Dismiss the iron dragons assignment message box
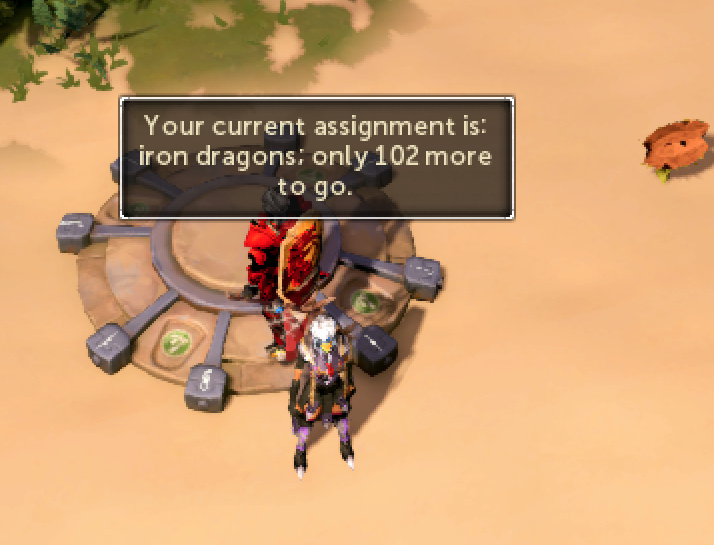 (x=317, y=157)
